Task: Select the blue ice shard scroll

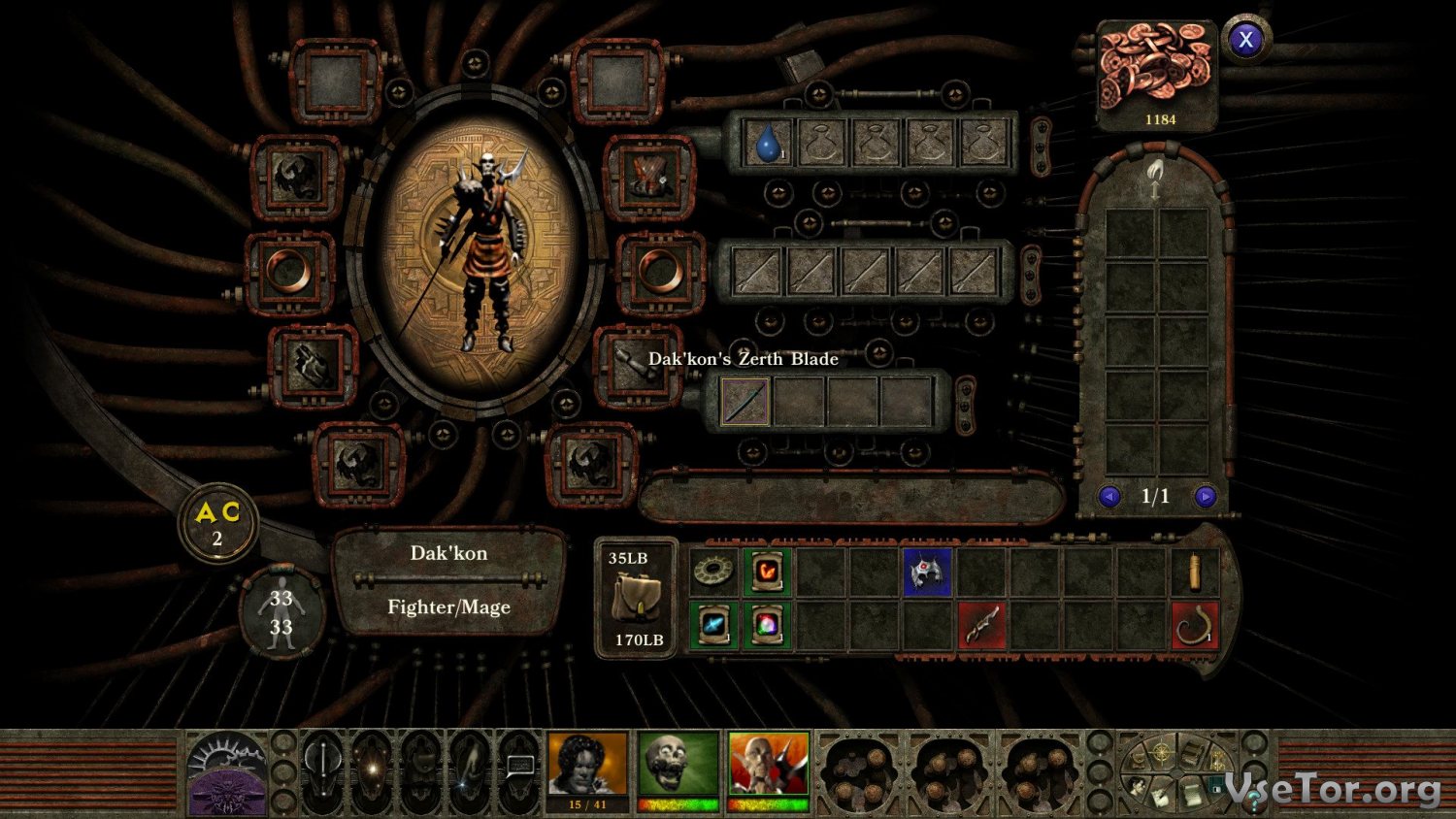Action: tap(713, 625)
